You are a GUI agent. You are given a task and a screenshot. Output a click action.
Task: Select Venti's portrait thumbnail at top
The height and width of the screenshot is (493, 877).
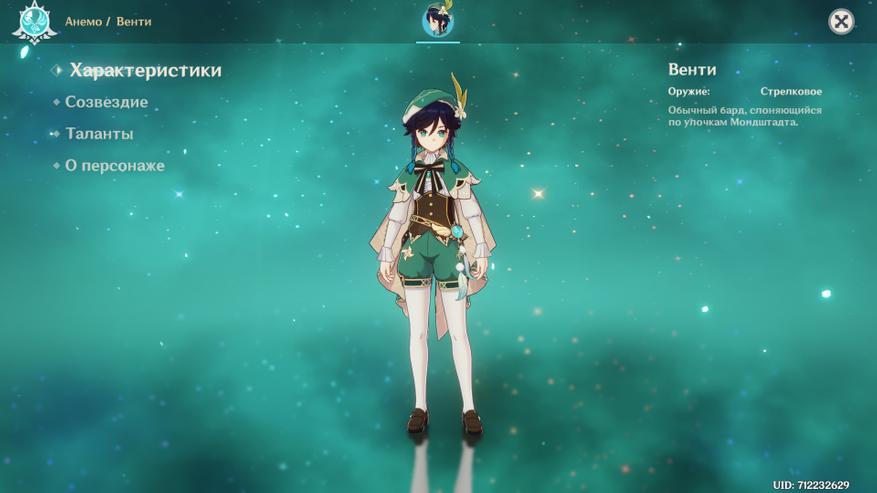[437, 20]
